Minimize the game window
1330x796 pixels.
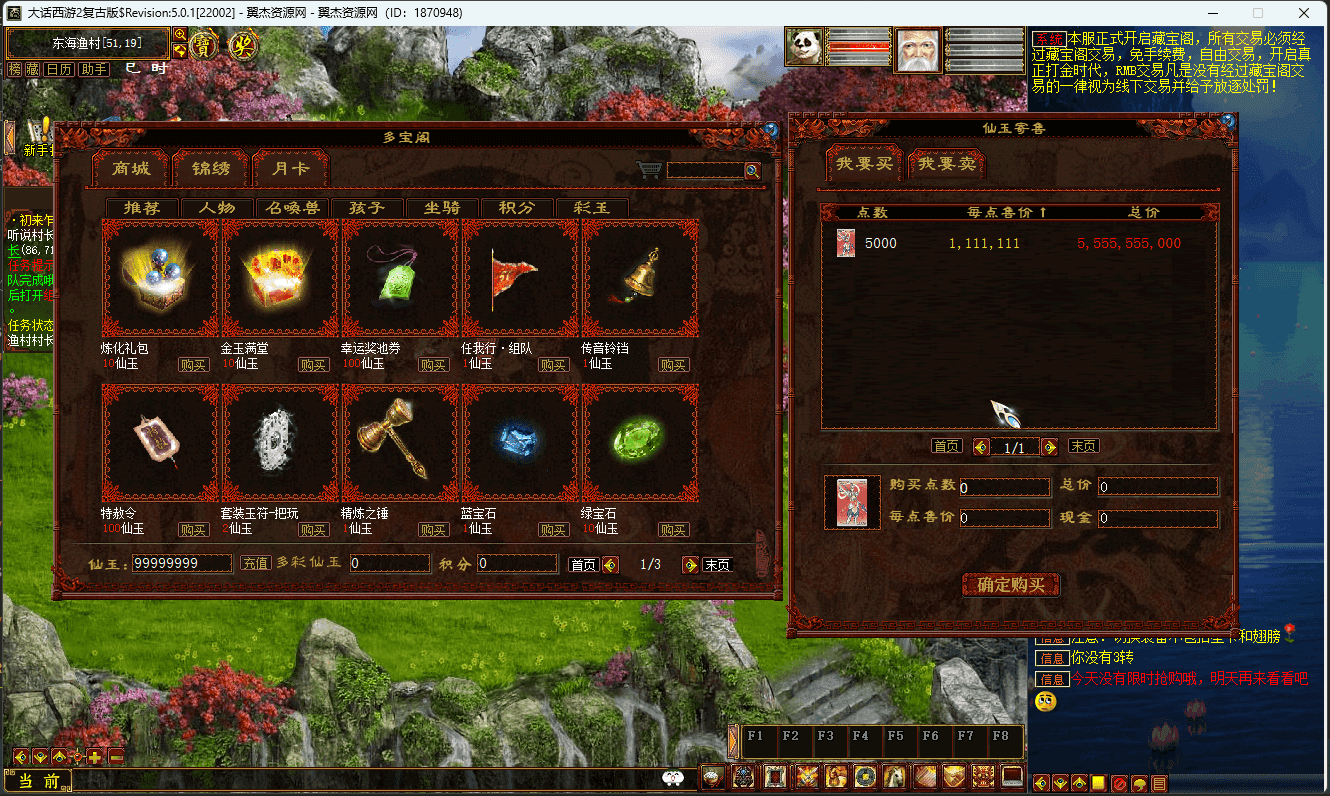click(x=1212, y=13)
